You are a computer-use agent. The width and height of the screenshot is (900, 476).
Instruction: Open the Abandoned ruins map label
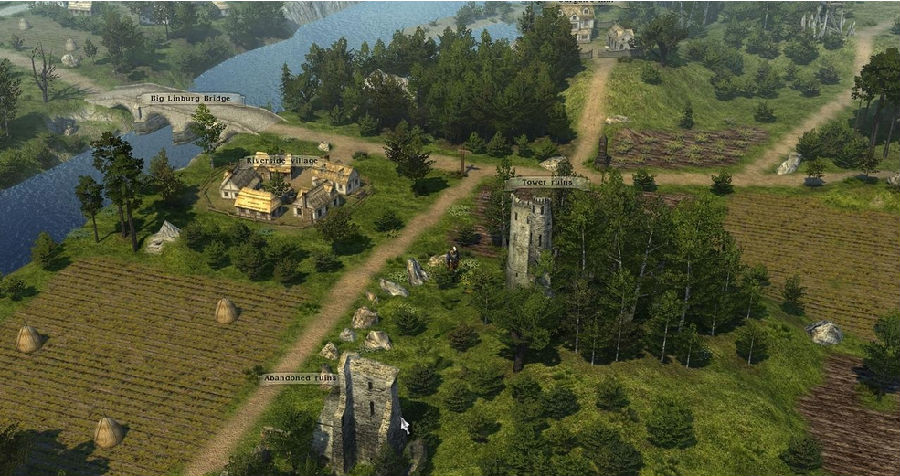click(298, 378)
